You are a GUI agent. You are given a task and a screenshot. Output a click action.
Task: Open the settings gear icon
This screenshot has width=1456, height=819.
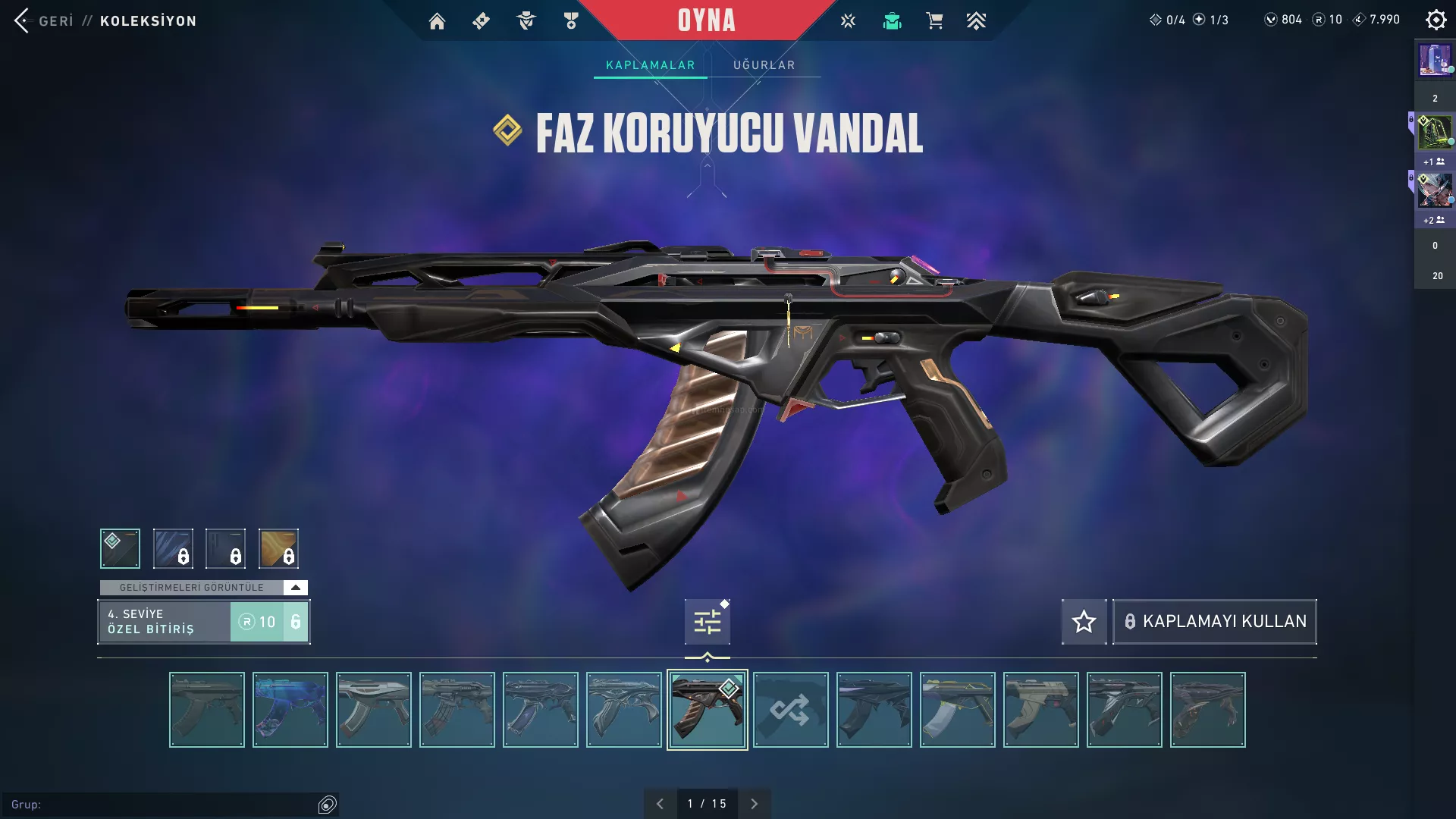click(x=1436, y=20)
